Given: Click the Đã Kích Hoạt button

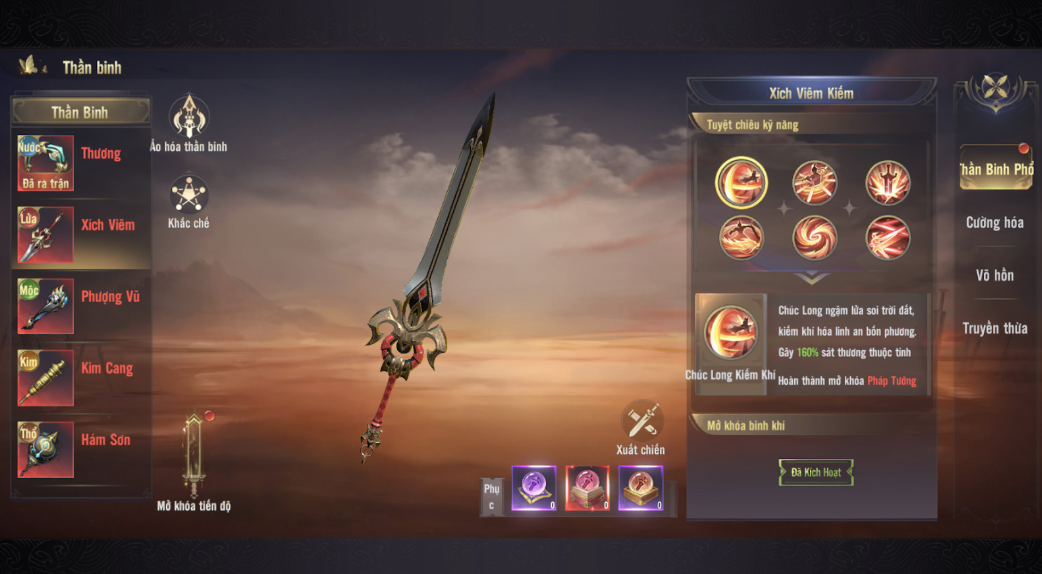Looking at the screenshot, I should click(x=816, y=472).
